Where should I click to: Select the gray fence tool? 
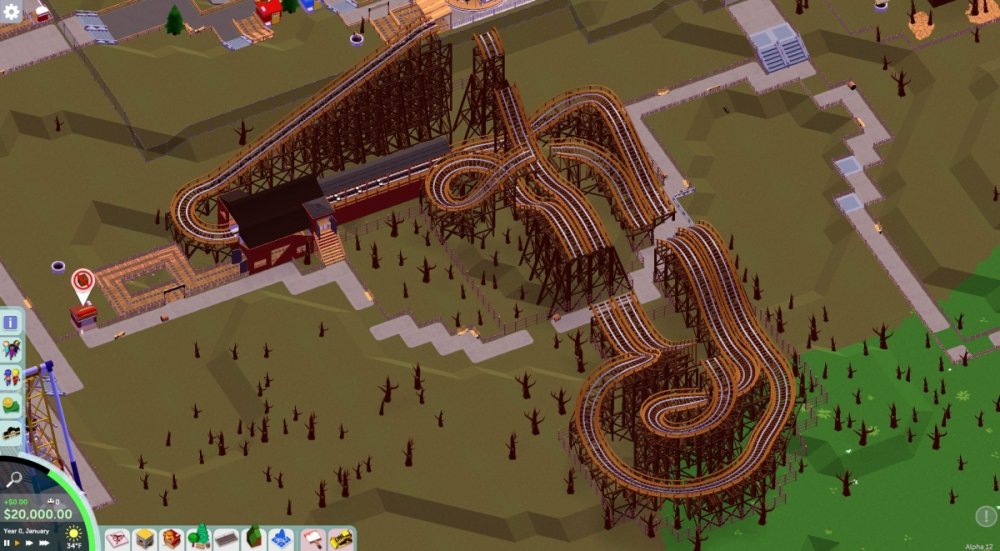[x=227, y=539]
